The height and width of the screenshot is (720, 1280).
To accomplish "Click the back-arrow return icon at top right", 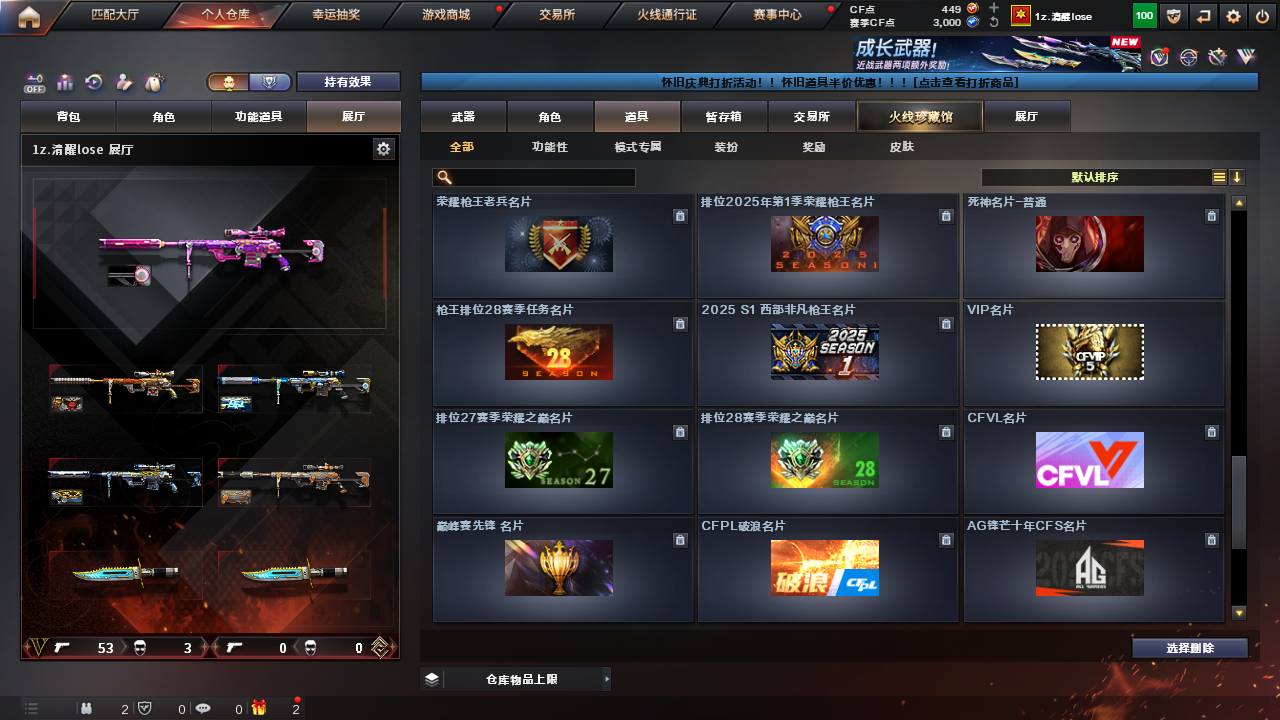I will click(x=1202, y=15).
